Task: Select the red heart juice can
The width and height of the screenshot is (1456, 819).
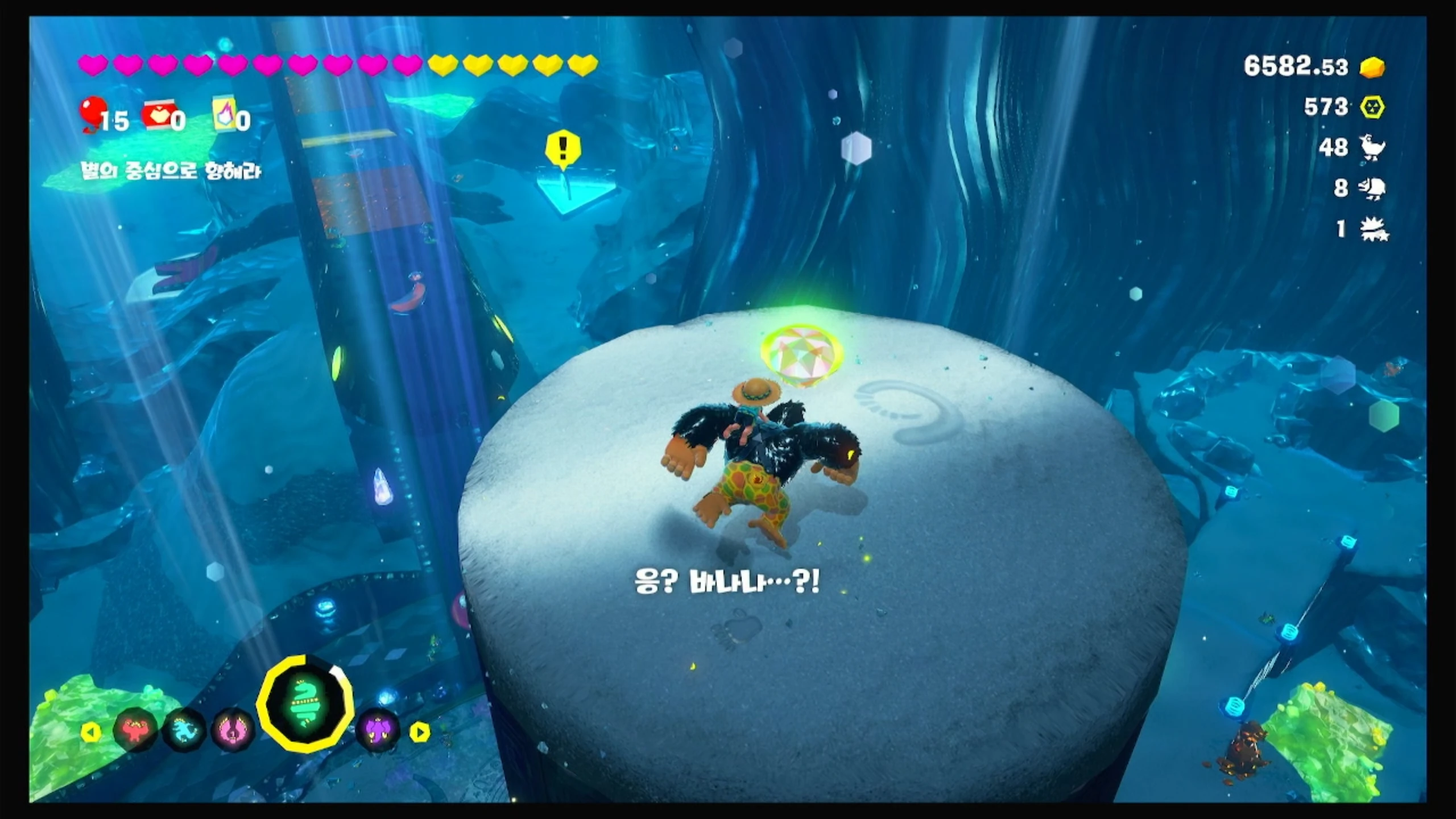Action: tap(159, 117)
